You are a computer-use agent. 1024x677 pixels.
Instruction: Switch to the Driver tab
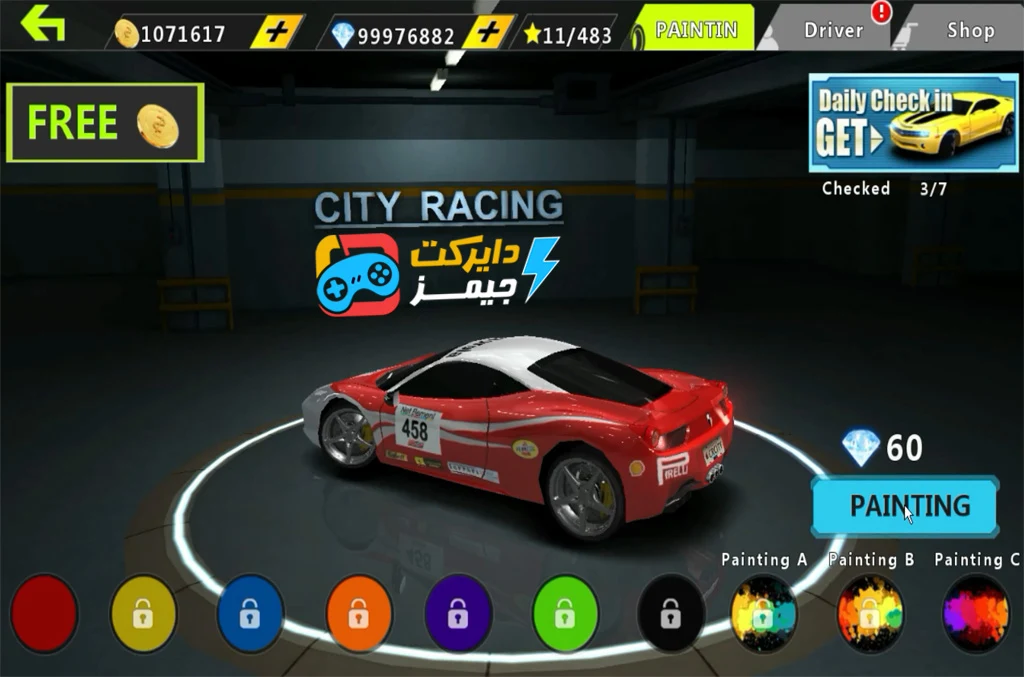pos(834,30)
